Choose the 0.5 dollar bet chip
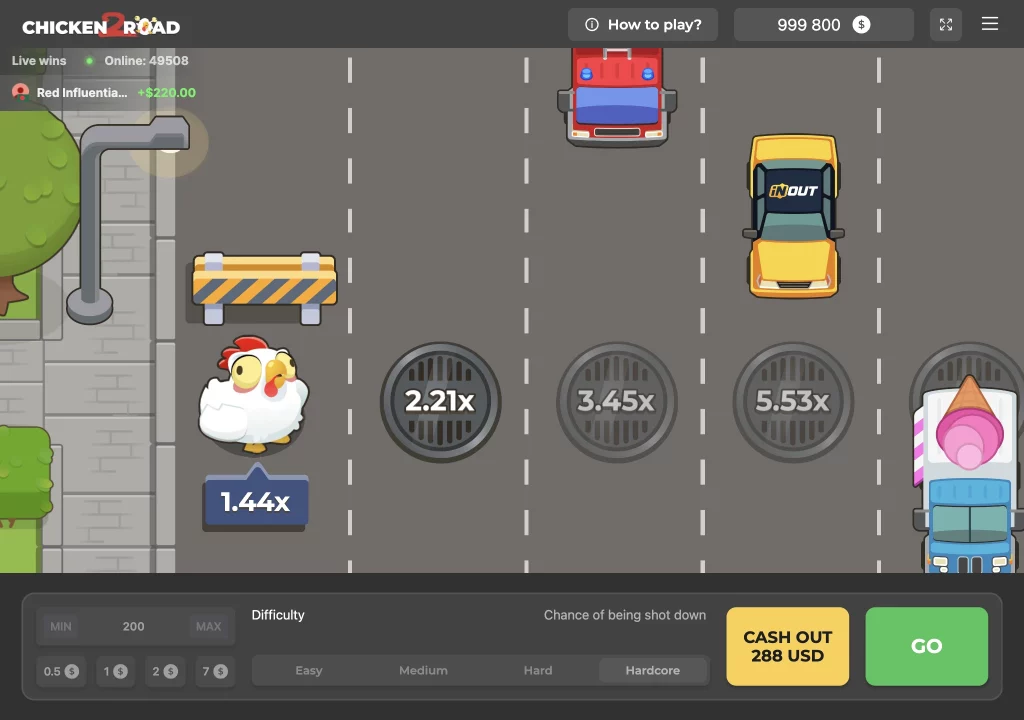Screen dimensions: 1024x720 [x=61, y=671]
